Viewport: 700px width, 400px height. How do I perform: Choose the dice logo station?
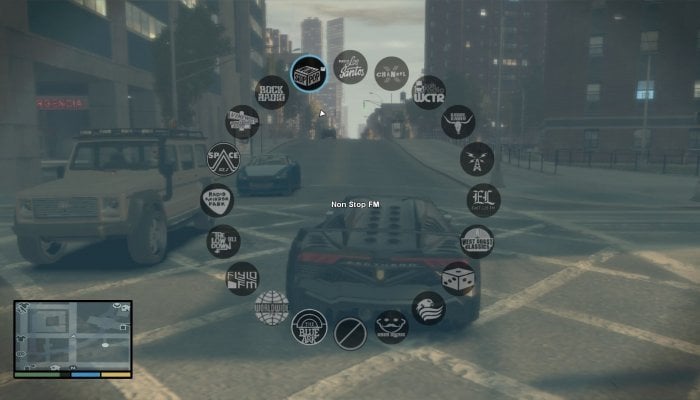457,278
